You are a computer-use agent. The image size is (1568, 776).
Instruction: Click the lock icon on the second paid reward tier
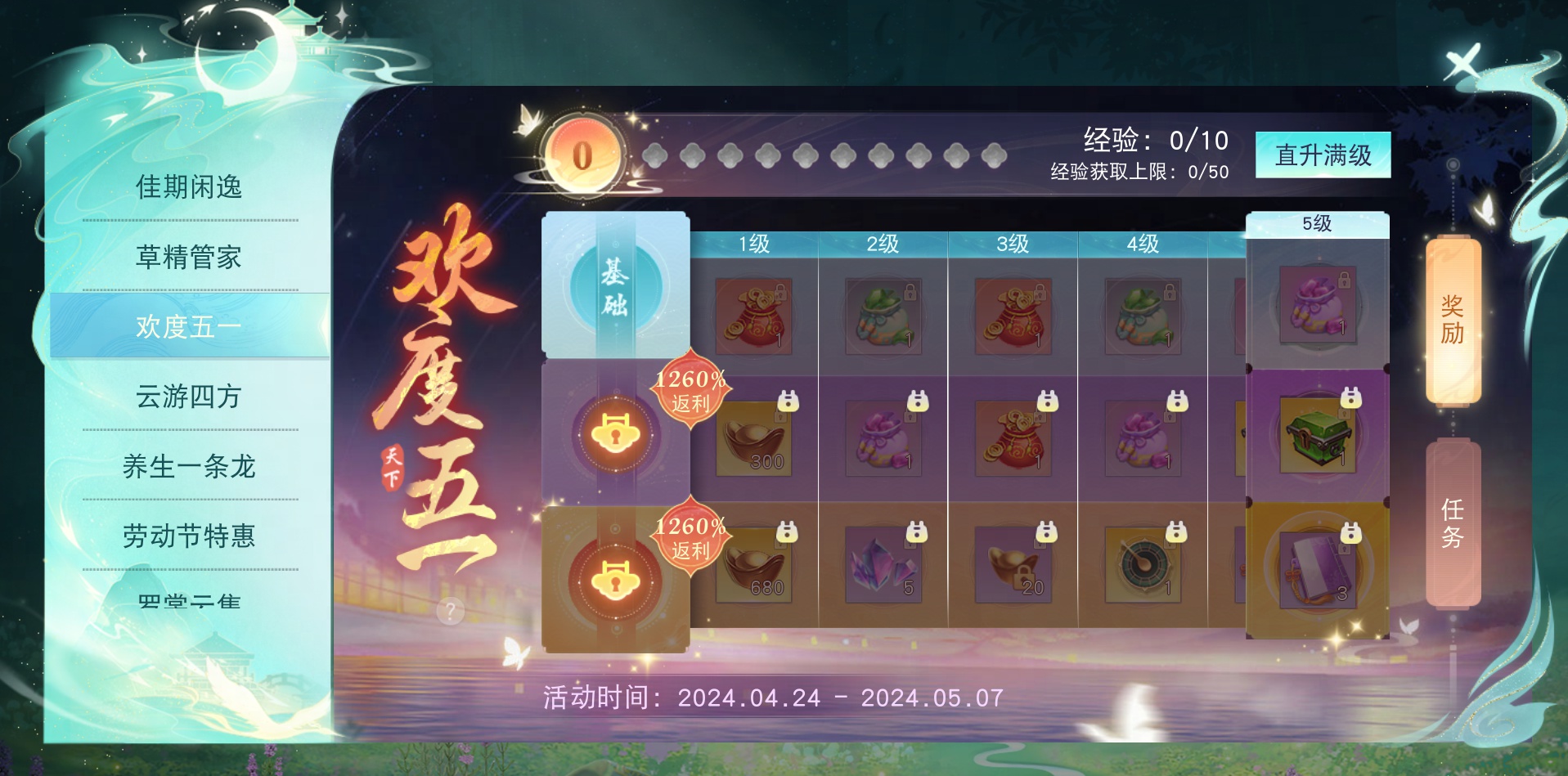(618, 581)
